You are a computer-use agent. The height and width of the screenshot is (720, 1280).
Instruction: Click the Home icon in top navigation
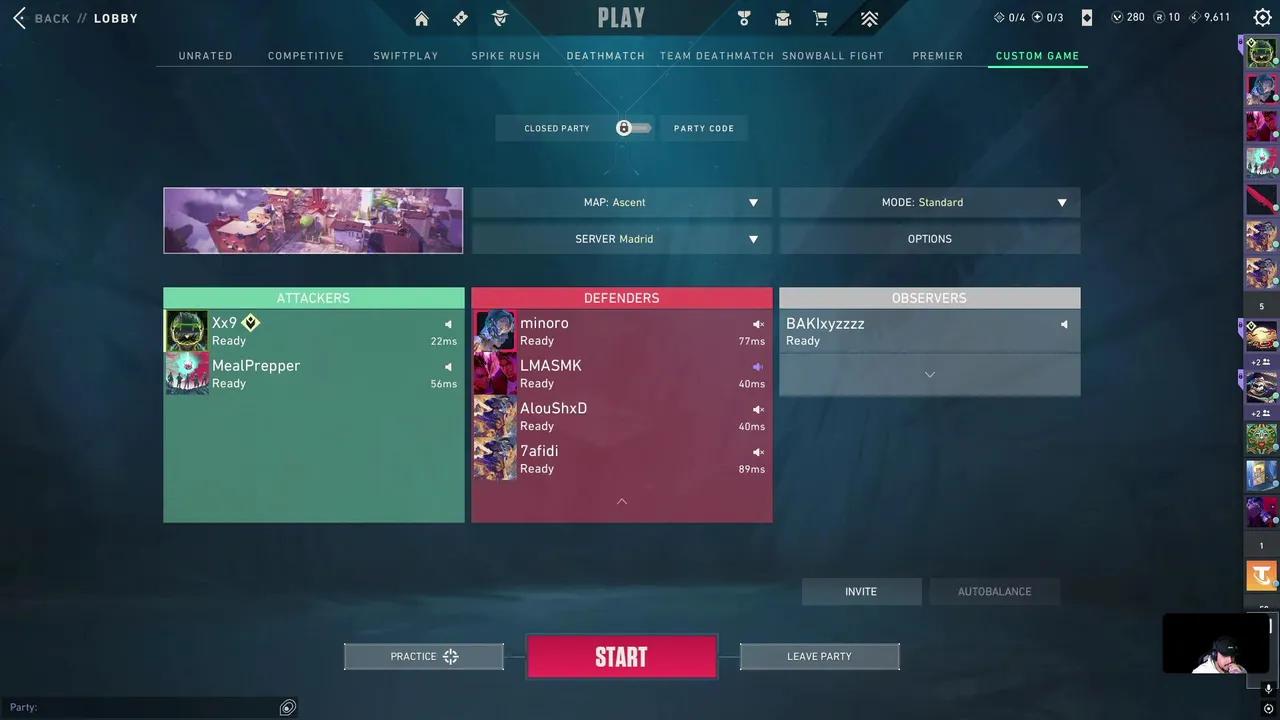coord(421,18)
